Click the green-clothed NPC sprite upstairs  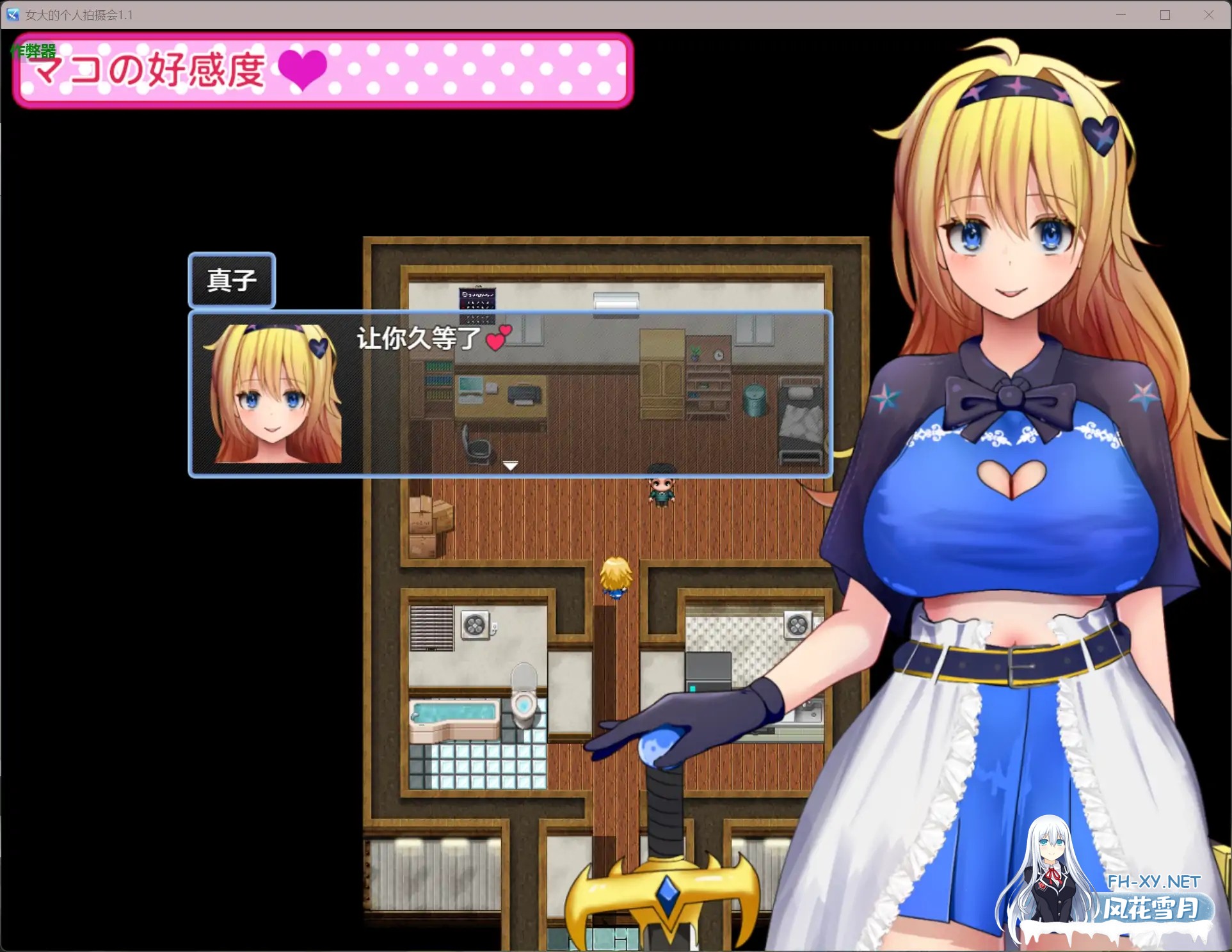661,493
